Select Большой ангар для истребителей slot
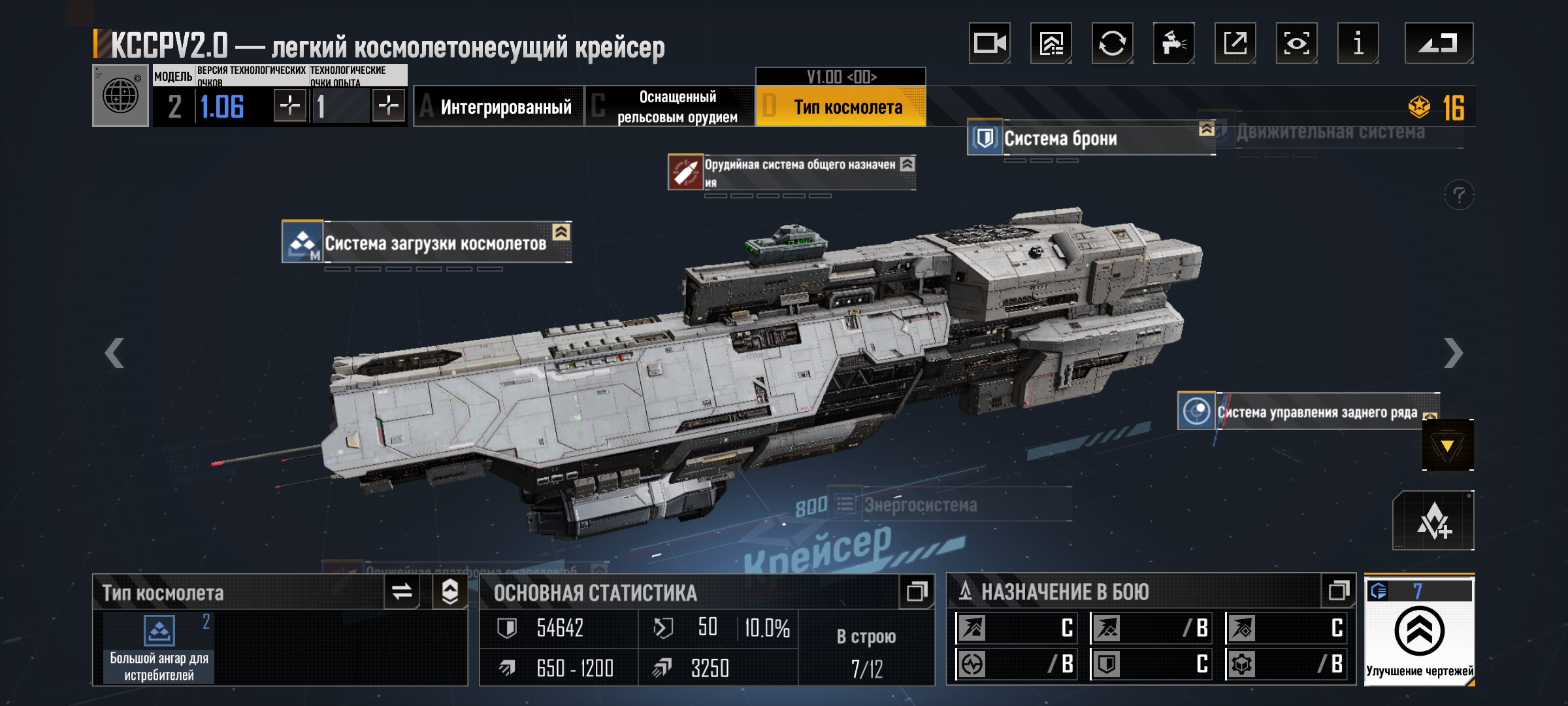 click(159, 648)
